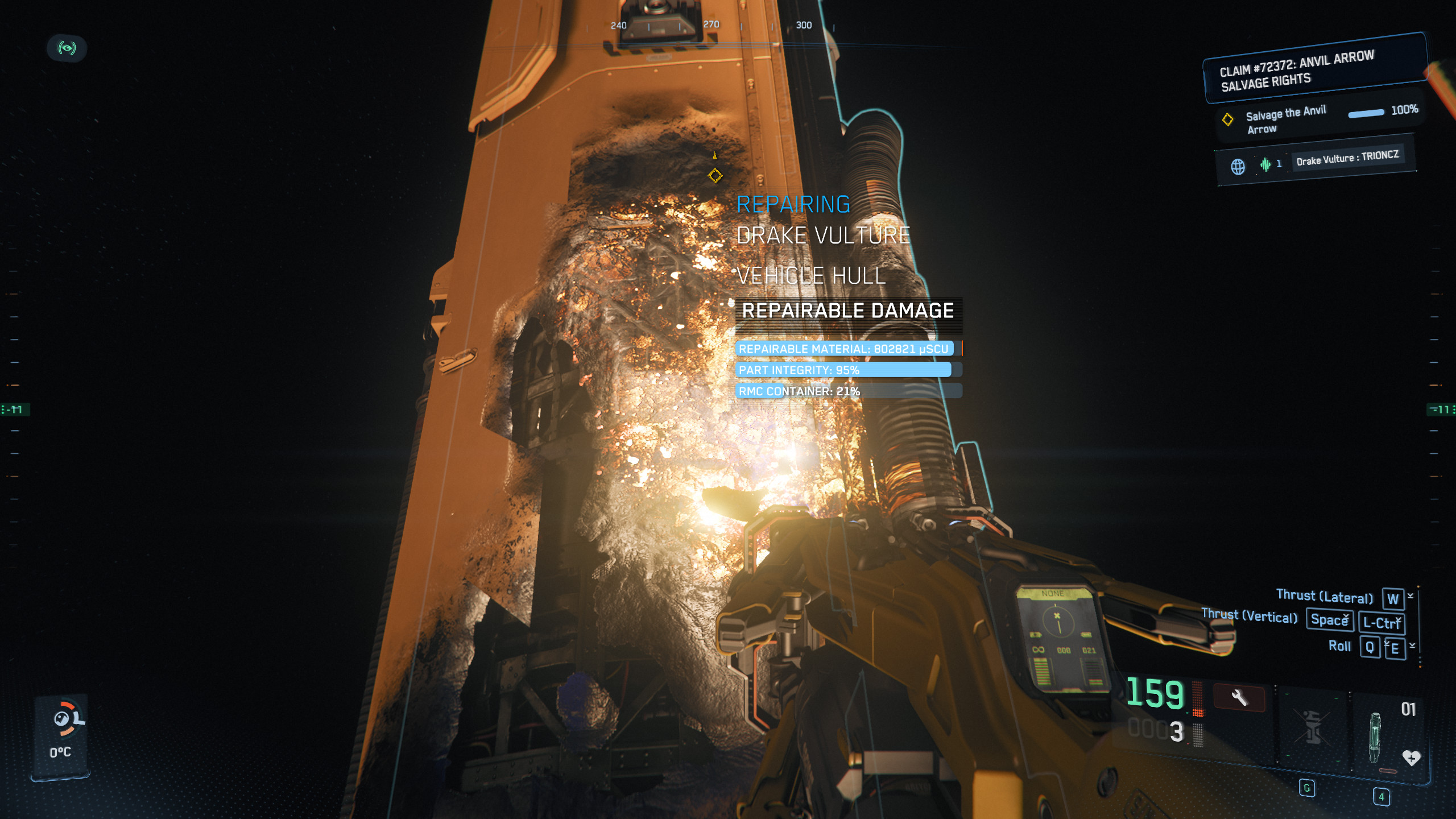Click the green comms broadcast icon
Screen dimensions: 1456x819
coord(67,48)
